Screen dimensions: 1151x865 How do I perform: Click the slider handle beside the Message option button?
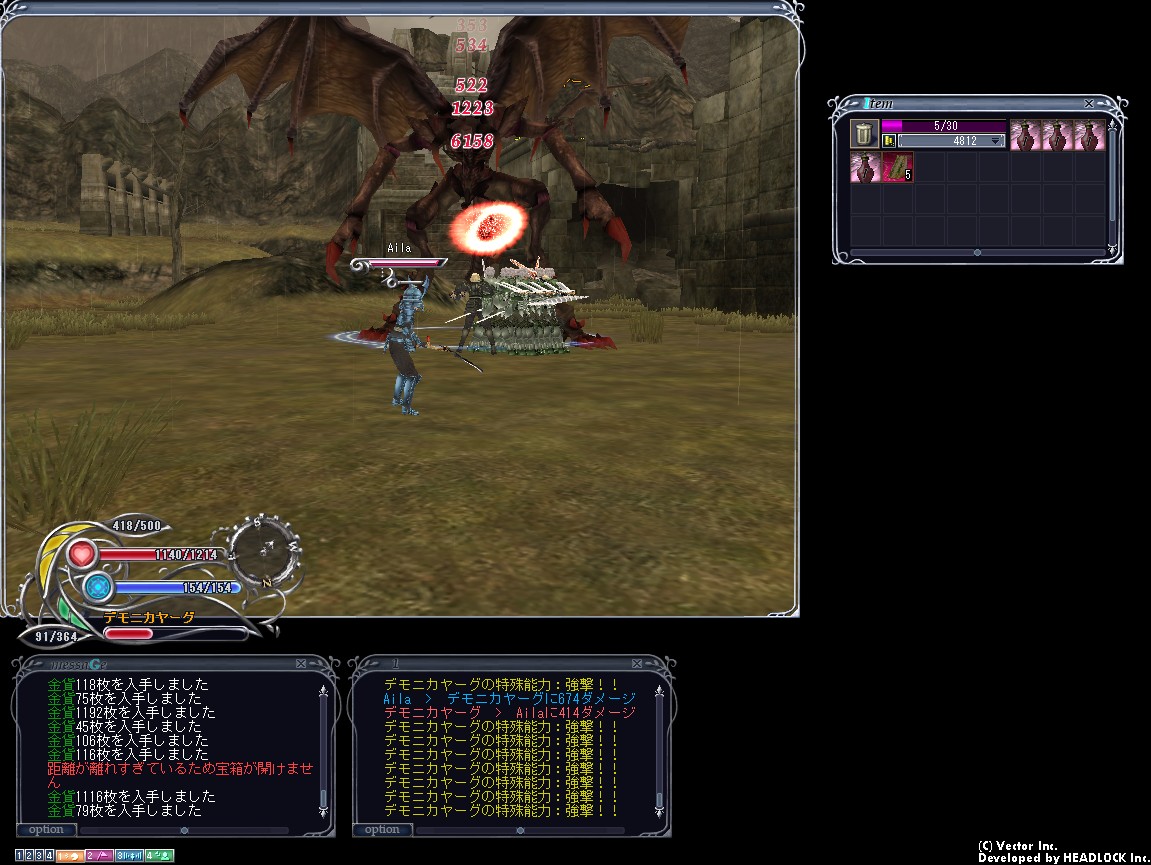click(x=184, y=829)
